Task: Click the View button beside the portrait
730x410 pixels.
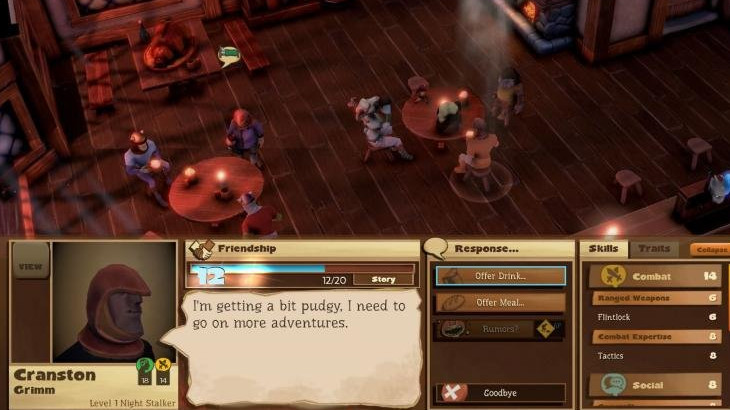Action: coord(31,267)
